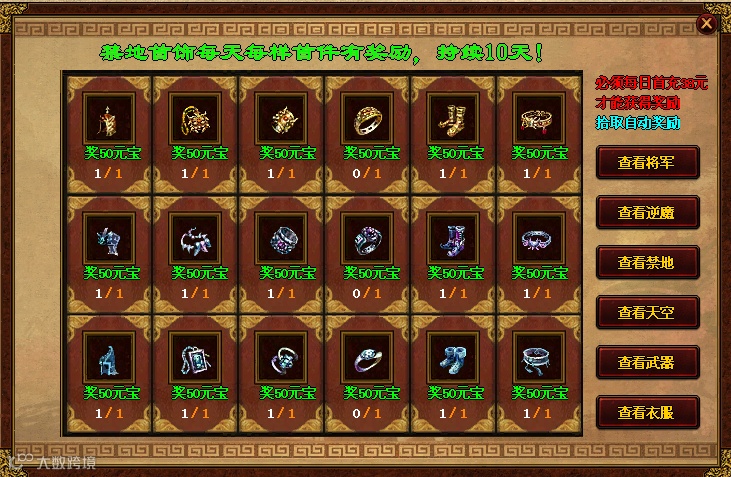View the 查看天空 reward set

(647, 312)
